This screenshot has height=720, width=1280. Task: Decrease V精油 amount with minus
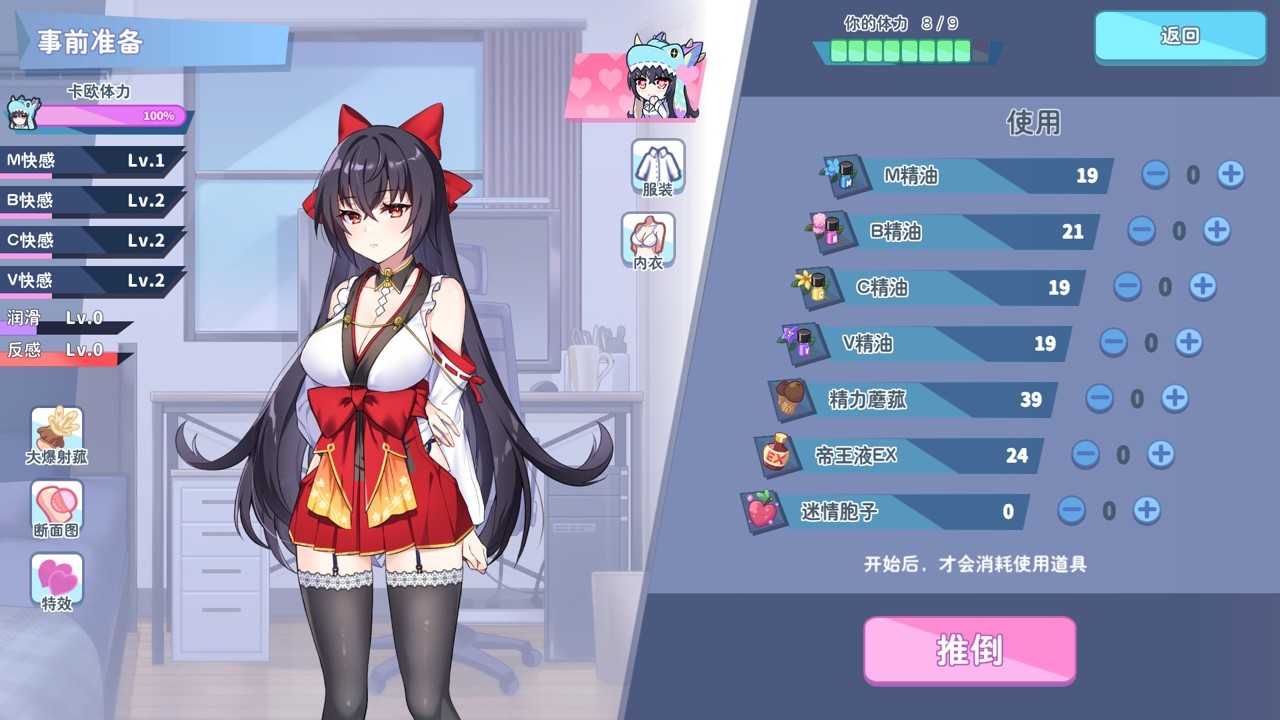pyautogui.click(x=1113, y=343)
